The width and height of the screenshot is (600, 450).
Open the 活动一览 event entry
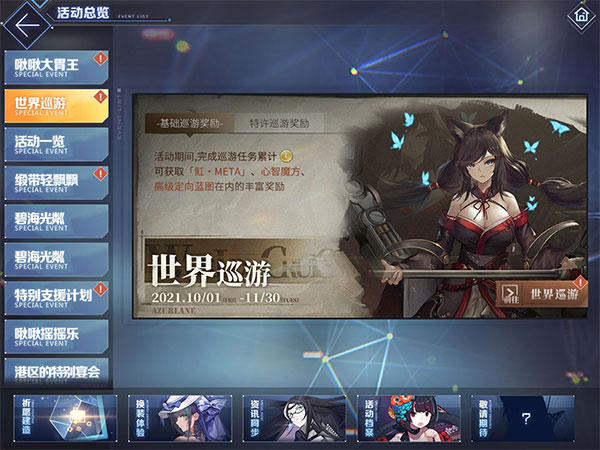55,143
